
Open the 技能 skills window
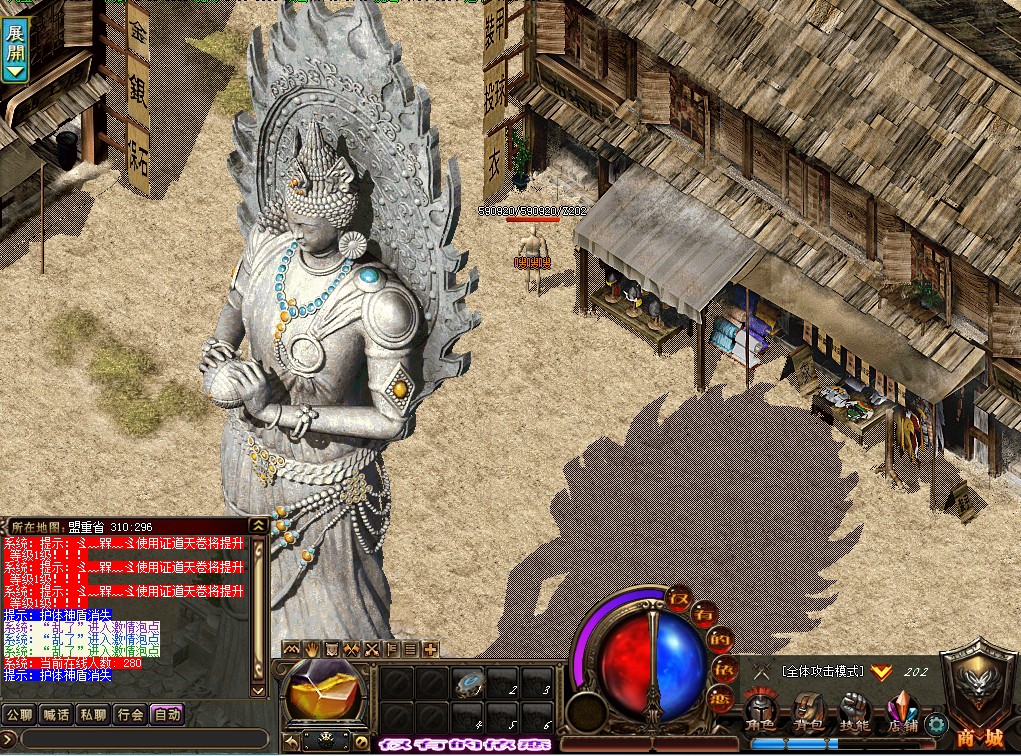coord(853,712)
